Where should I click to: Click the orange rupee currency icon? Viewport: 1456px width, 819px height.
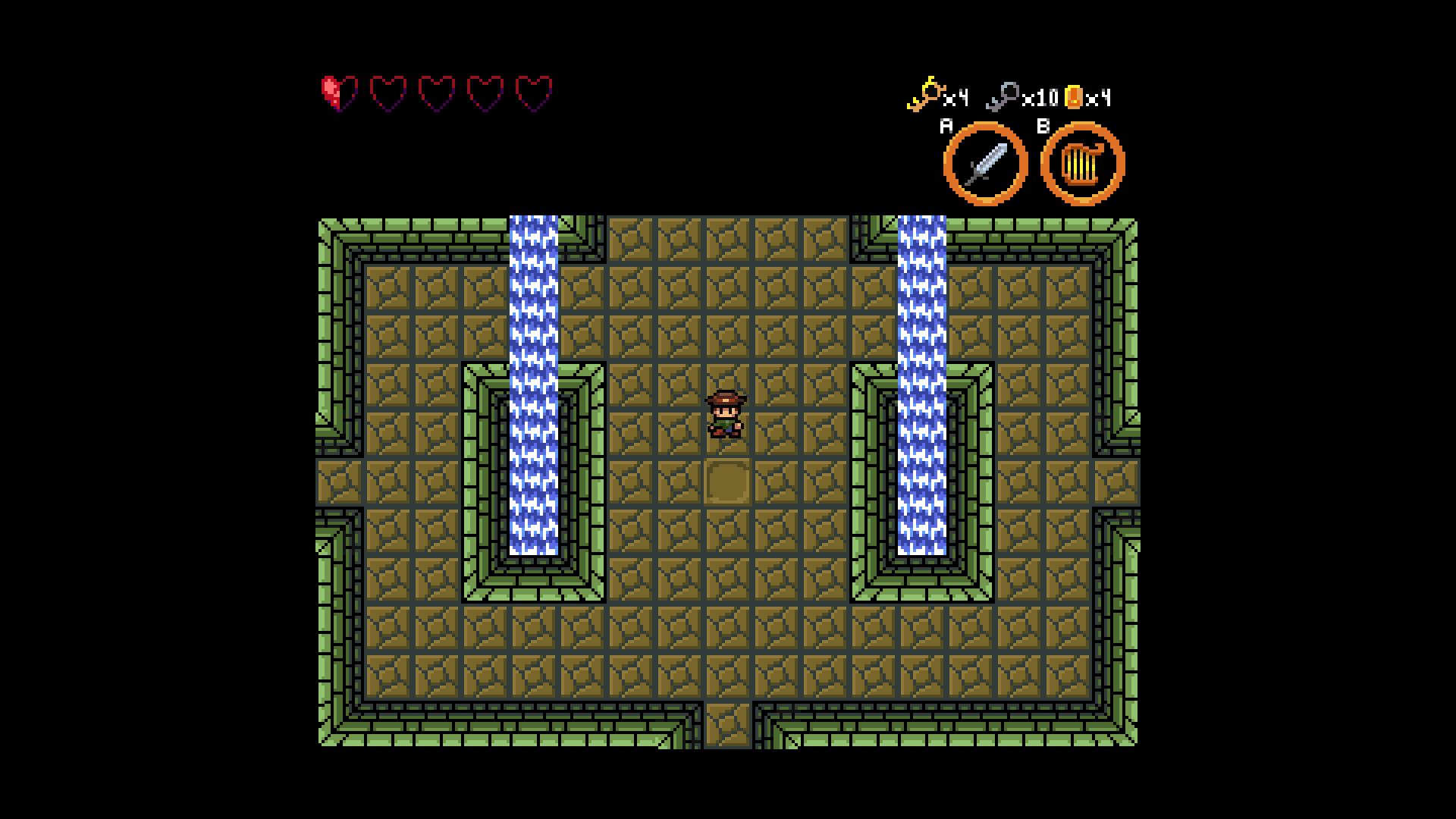(x=1073, y=97)
